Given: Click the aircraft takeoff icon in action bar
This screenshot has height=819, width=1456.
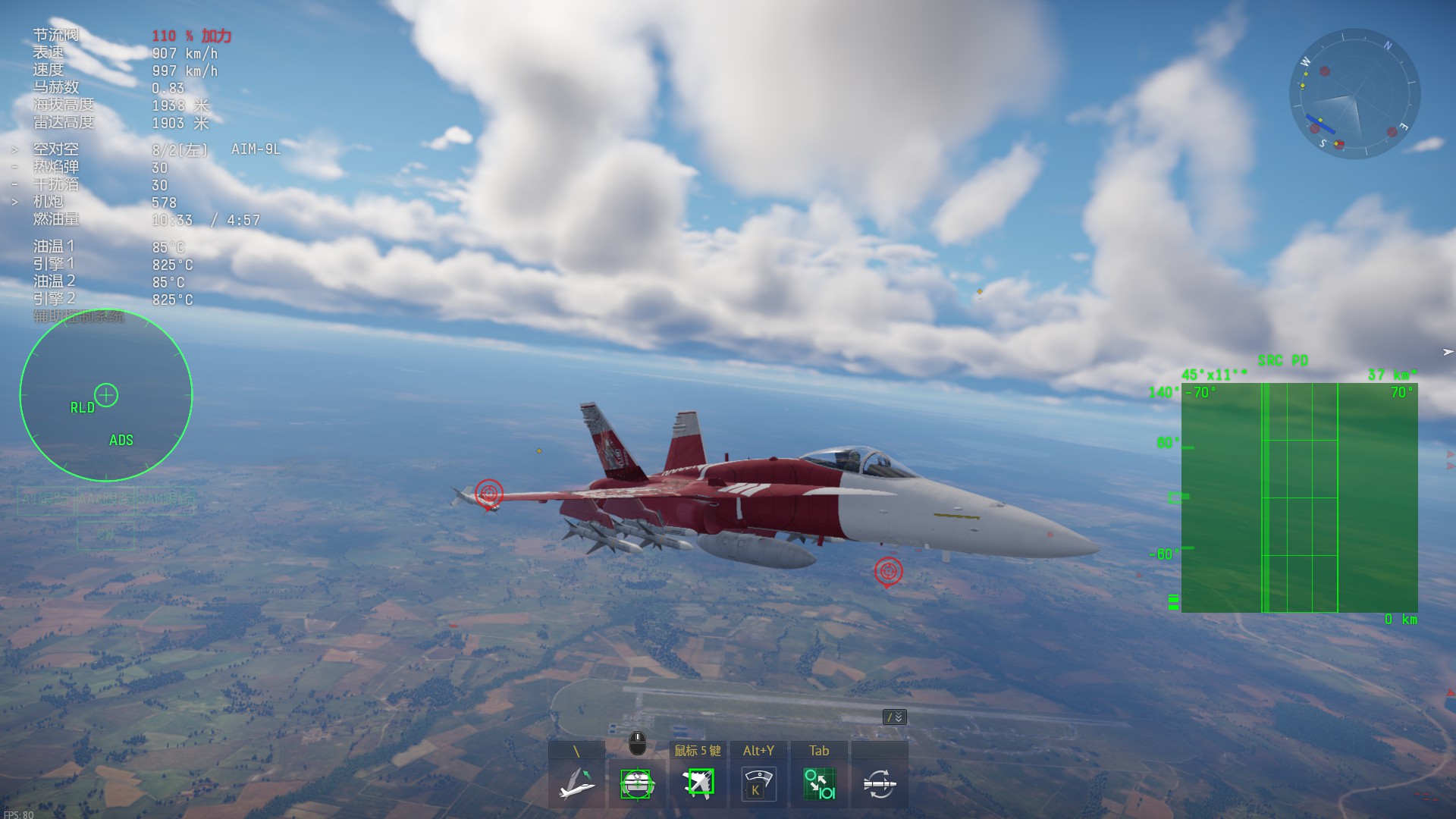Looking at the screenshot, I should pyautogui.click(x=576, y=783).
